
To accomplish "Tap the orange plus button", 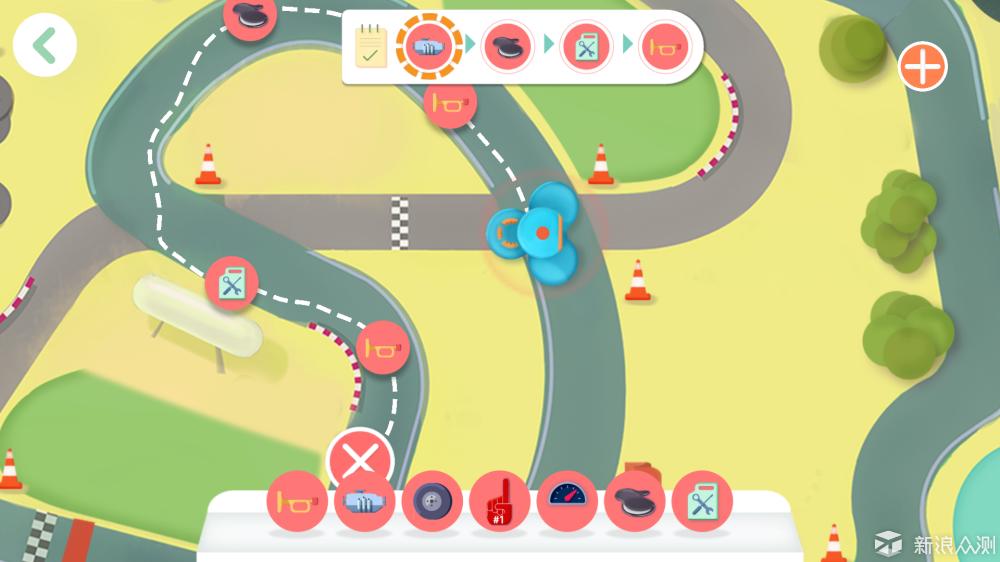I will (922, 67).
